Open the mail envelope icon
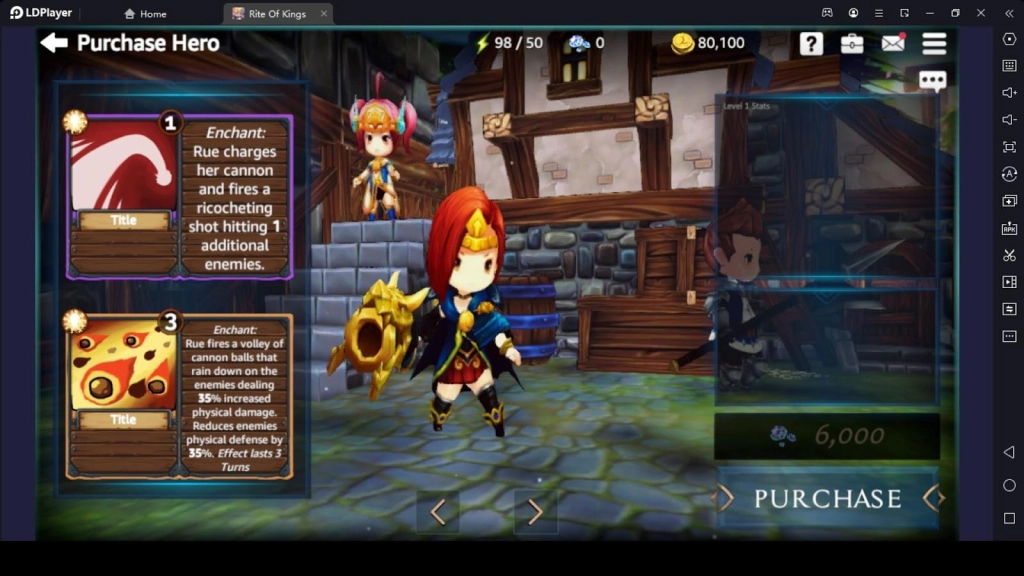The height and width of the screenshot is (576, 1024). tap(893, 43)
